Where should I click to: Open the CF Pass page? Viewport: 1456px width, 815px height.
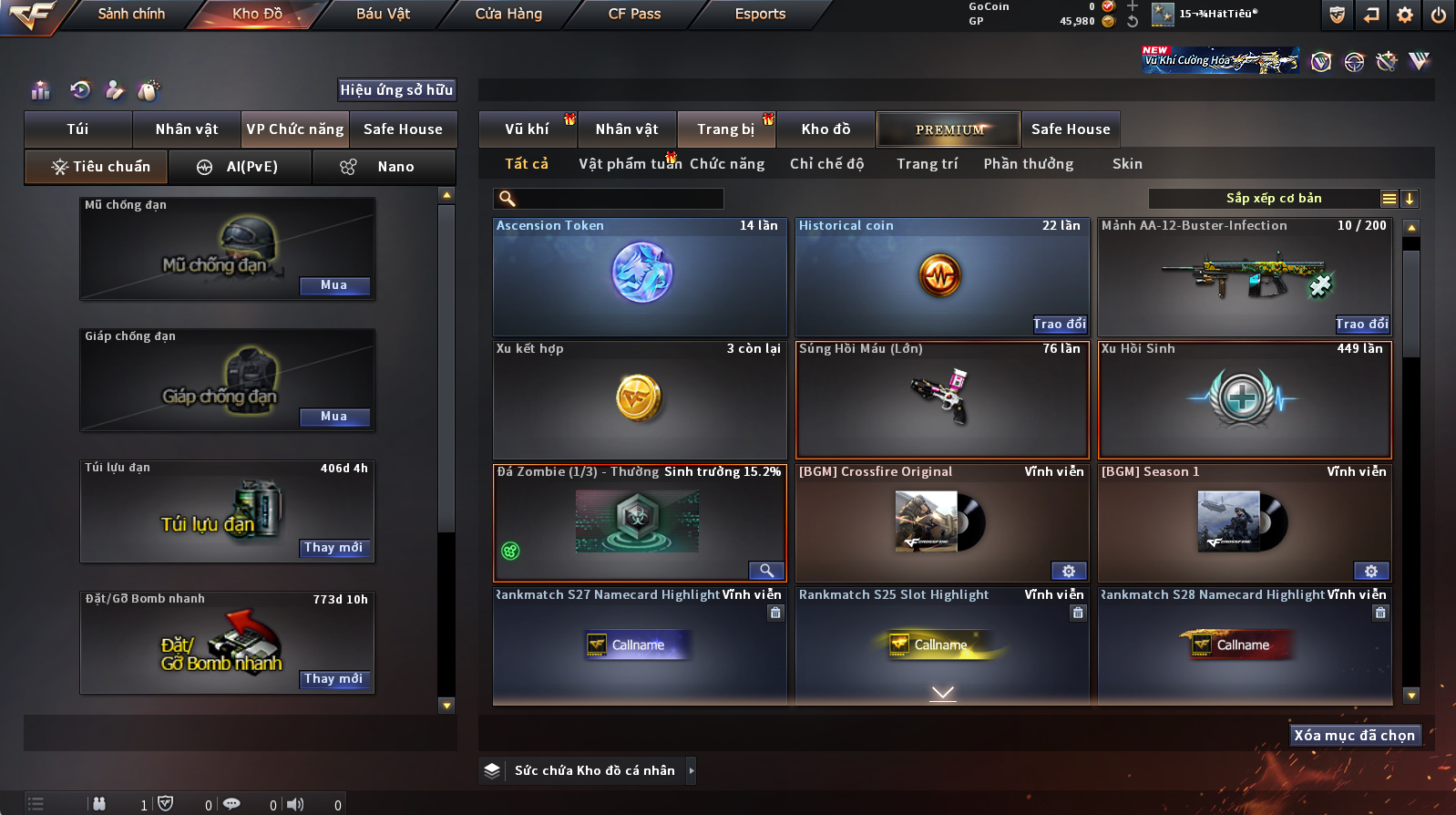(634, 14)
